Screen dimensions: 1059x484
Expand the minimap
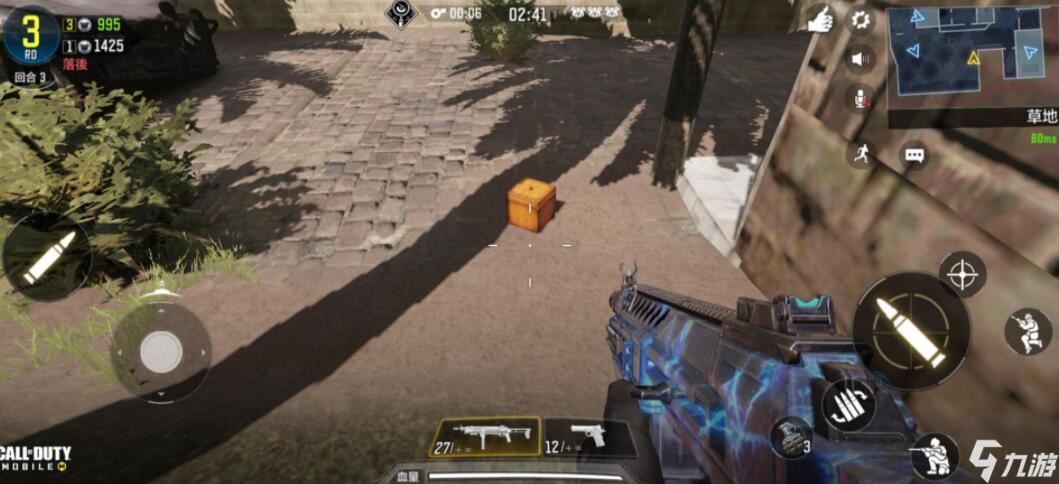pos(971,55)
